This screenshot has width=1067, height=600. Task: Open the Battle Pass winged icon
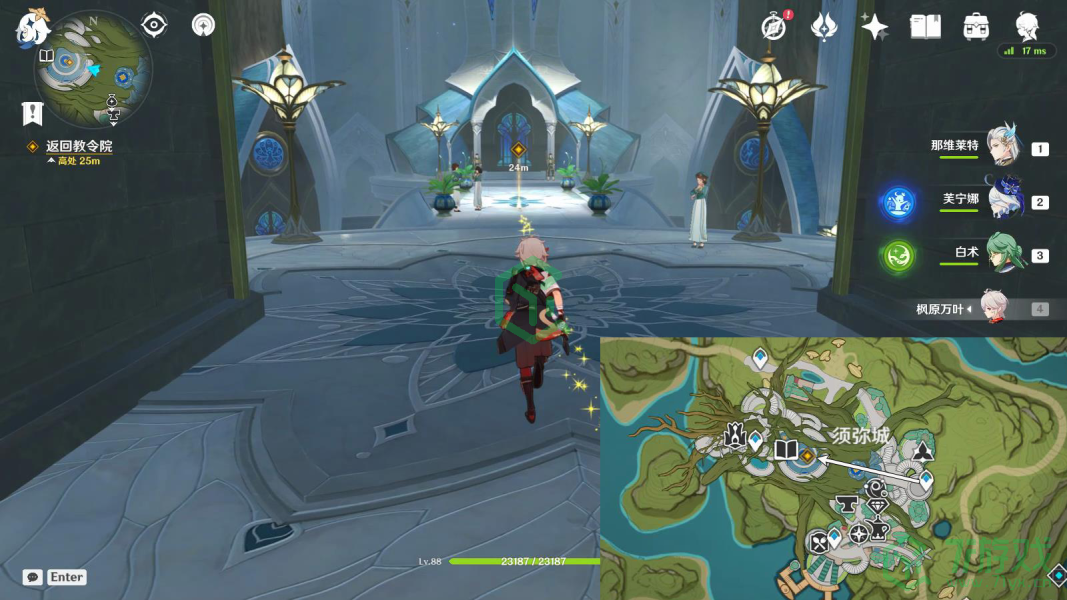point(824,27)
